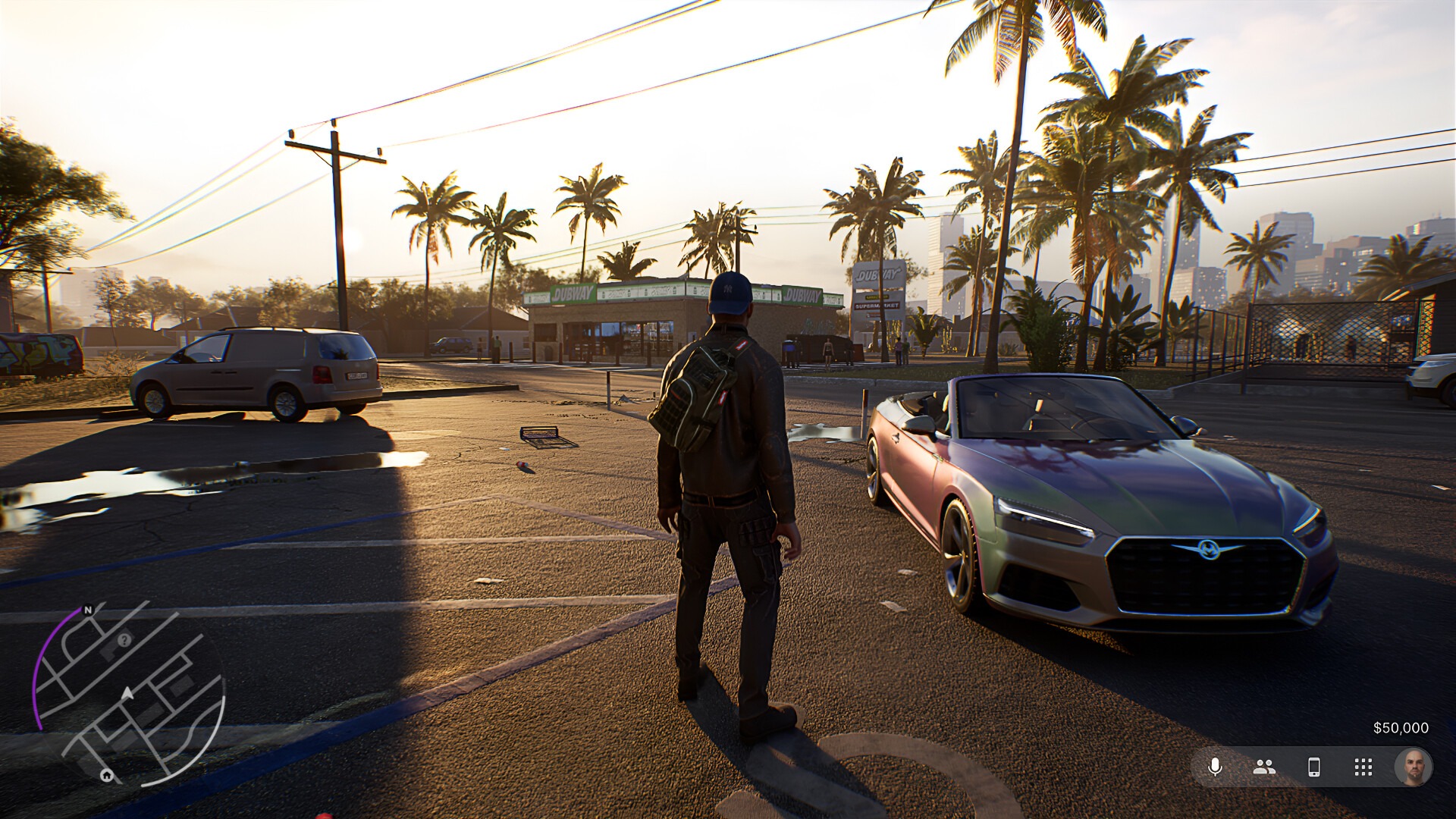This screenshot has height=819, width=1456.
Task: Open the multiplayer contacts people icon
Action: coord(1265,766)
